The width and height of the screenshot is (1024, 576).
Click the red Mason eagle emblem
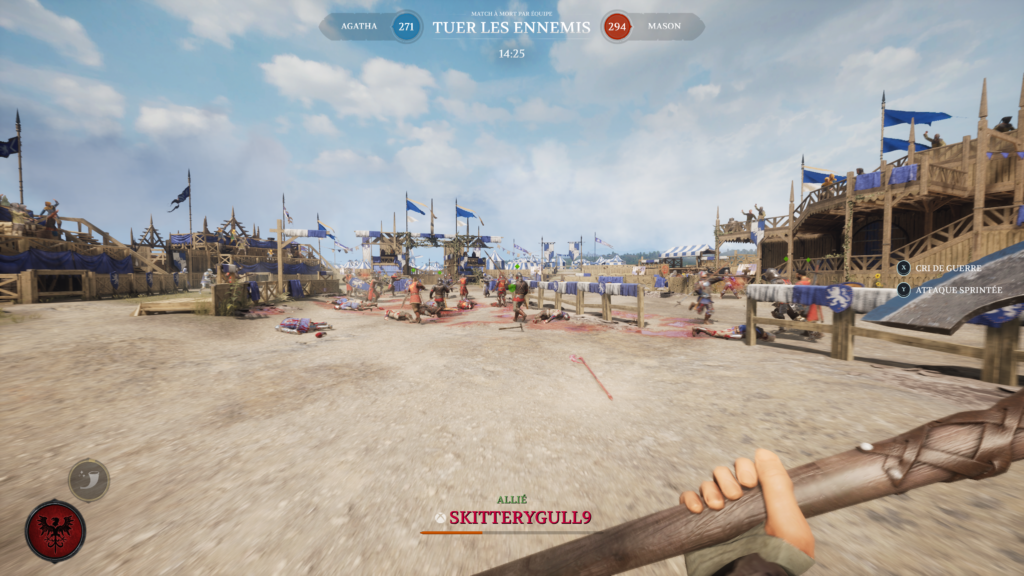click(55, 531)
